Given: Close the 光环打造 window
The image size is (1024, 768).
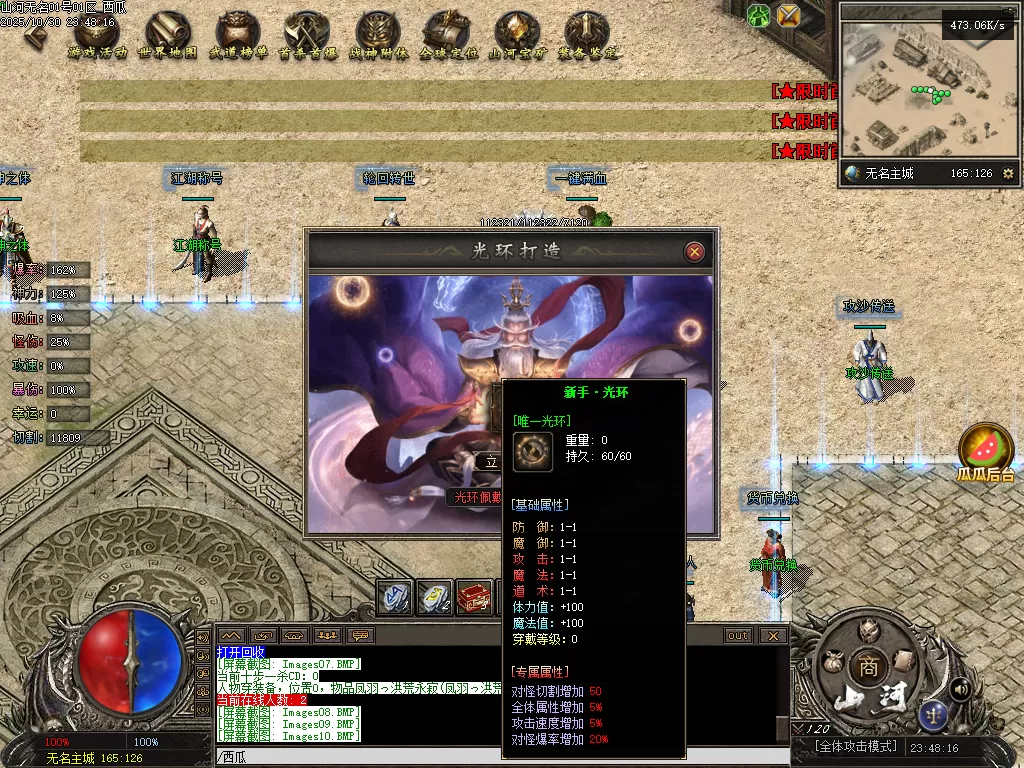Looking at the screenshot, I should click(x=695, y=252).
